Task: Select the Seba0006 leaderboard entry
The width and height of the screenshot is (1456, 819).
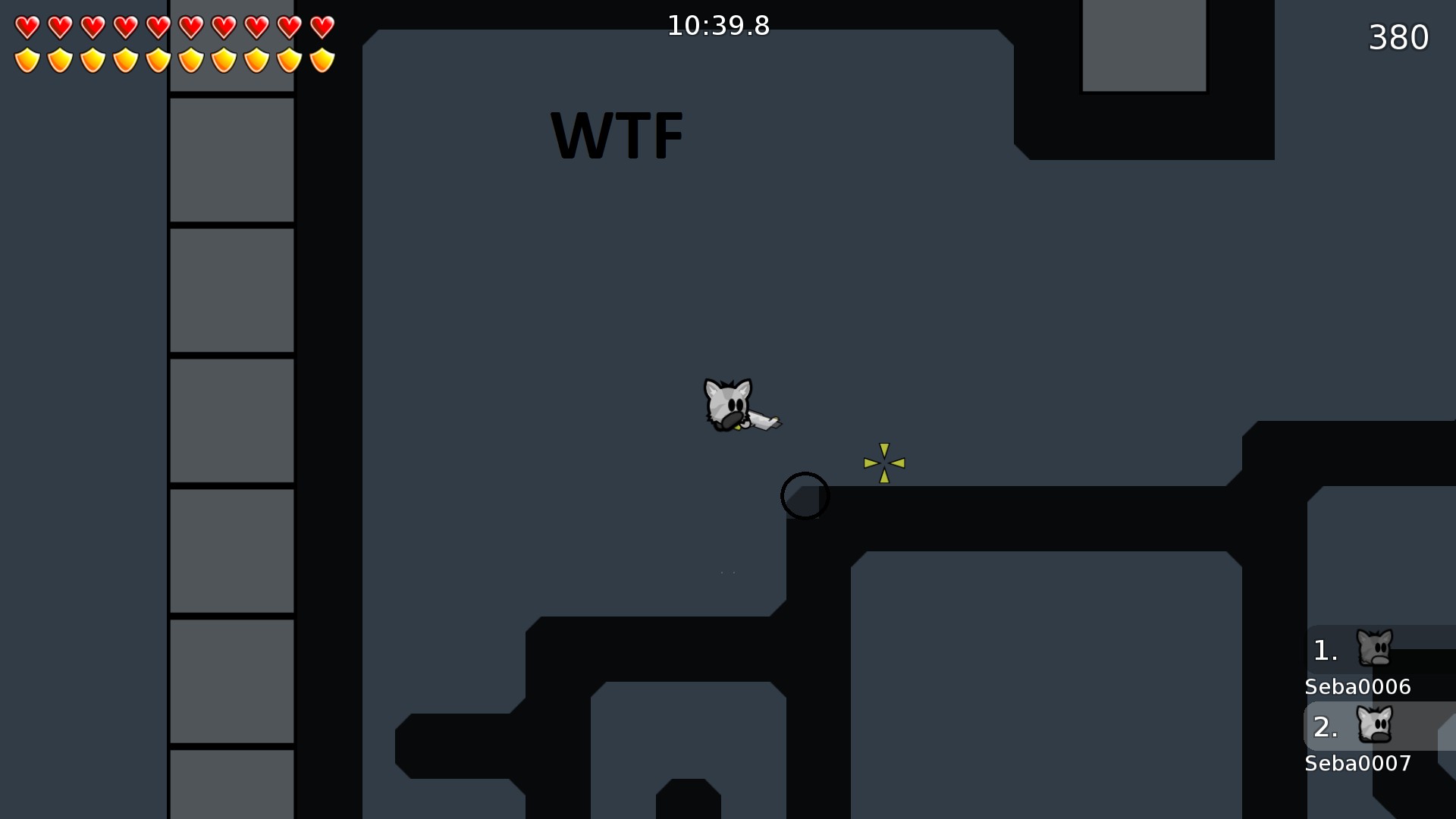Action: click(x=1357, y=686)
